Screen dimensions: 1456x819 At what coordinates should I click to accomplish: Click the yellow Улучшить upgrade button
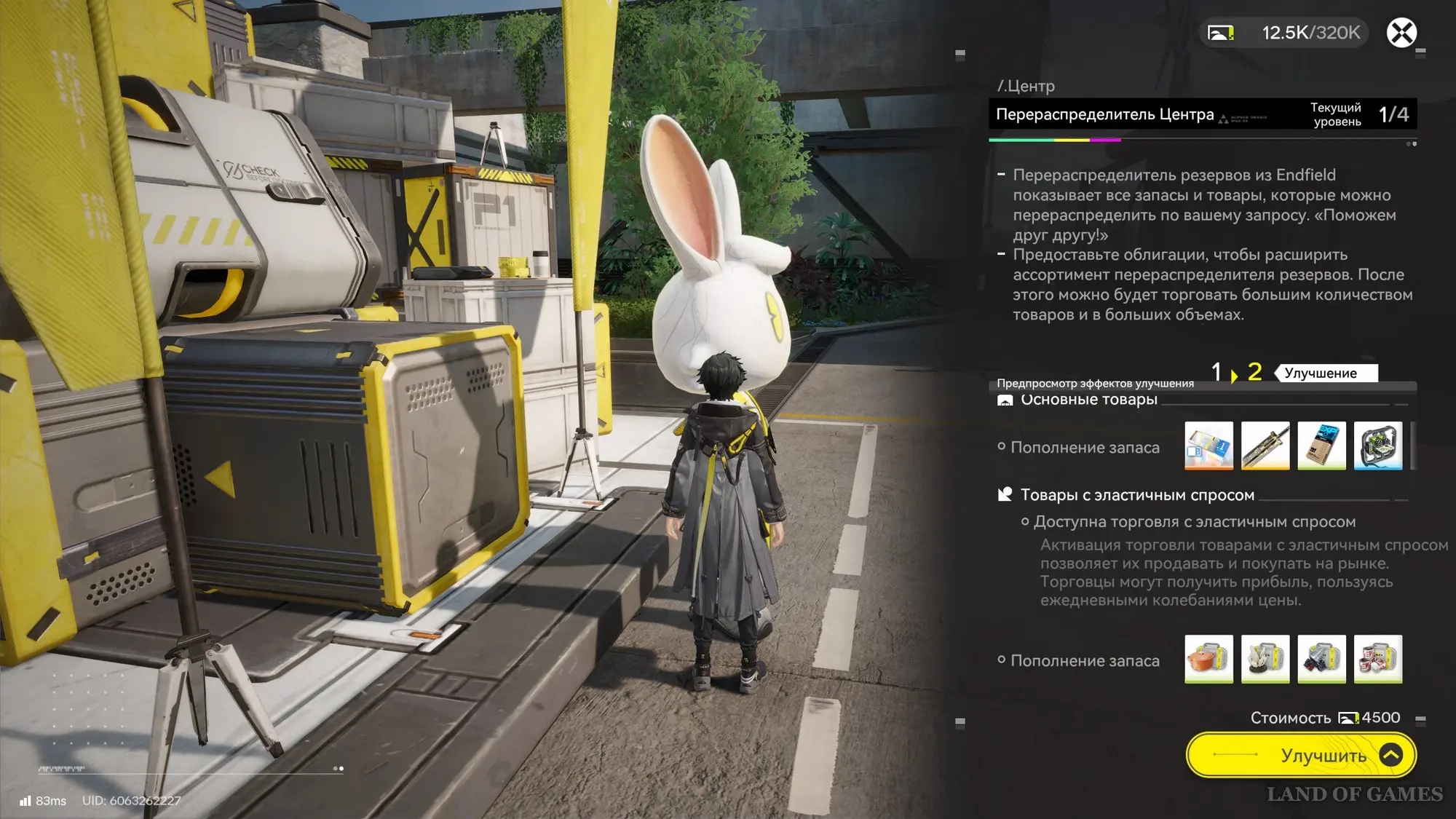1301,755
